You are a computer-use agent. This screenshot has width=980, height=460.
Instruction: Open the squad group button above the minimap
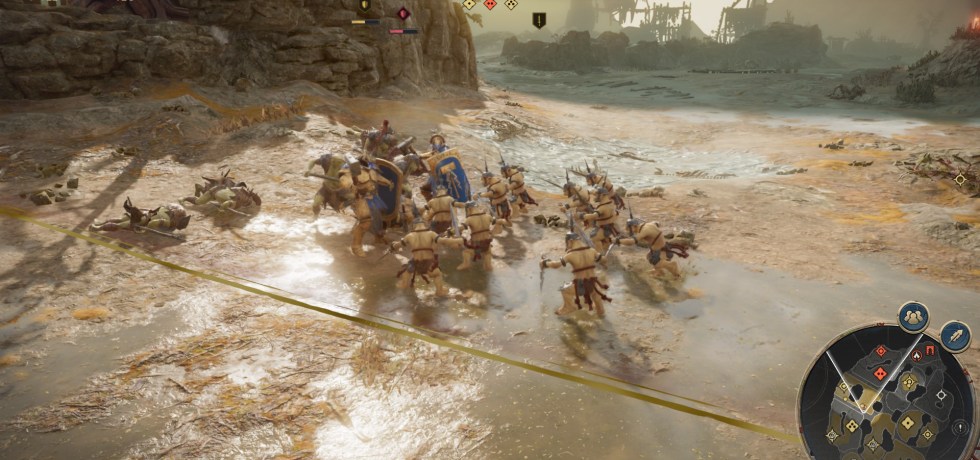click(912, 317)
